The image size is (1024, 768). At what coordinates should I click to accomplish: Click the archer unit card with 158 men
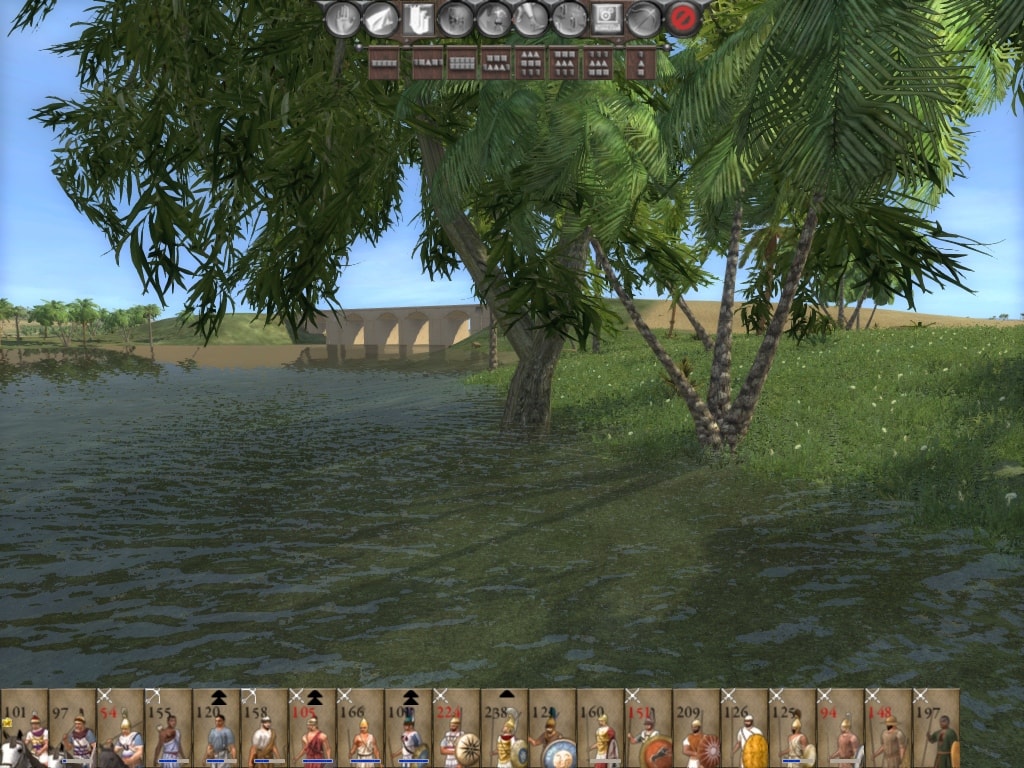[264, 729]
